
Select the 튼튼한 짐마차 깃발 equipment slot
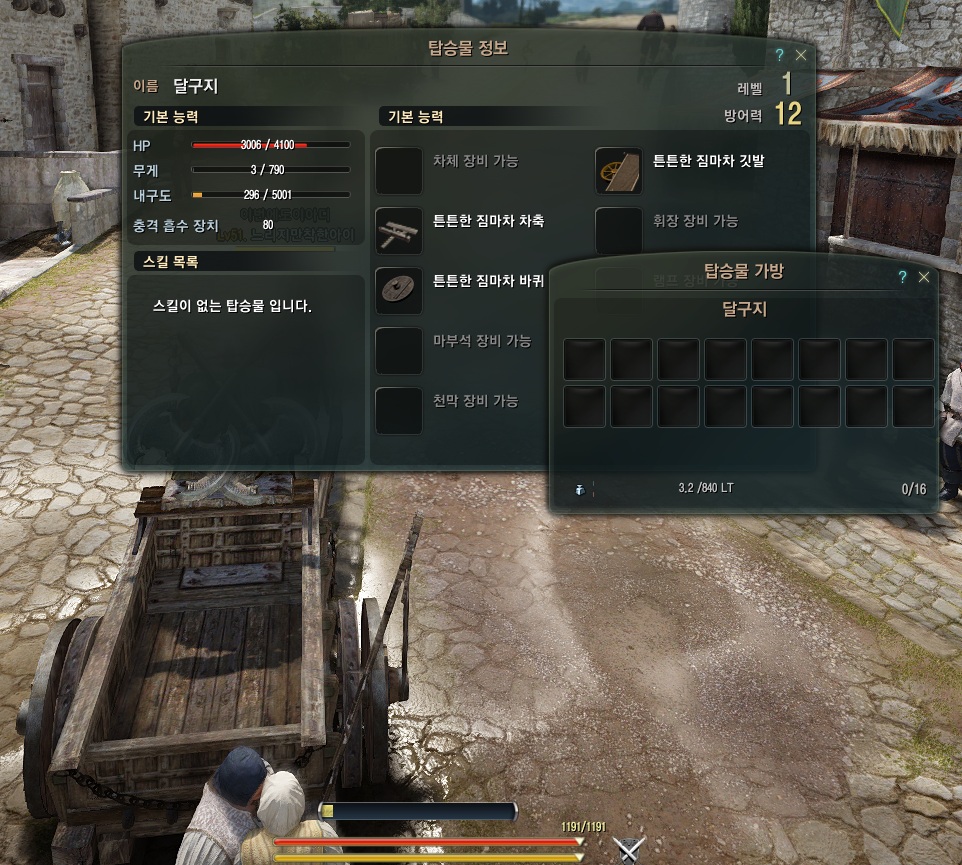click(618, 171)
